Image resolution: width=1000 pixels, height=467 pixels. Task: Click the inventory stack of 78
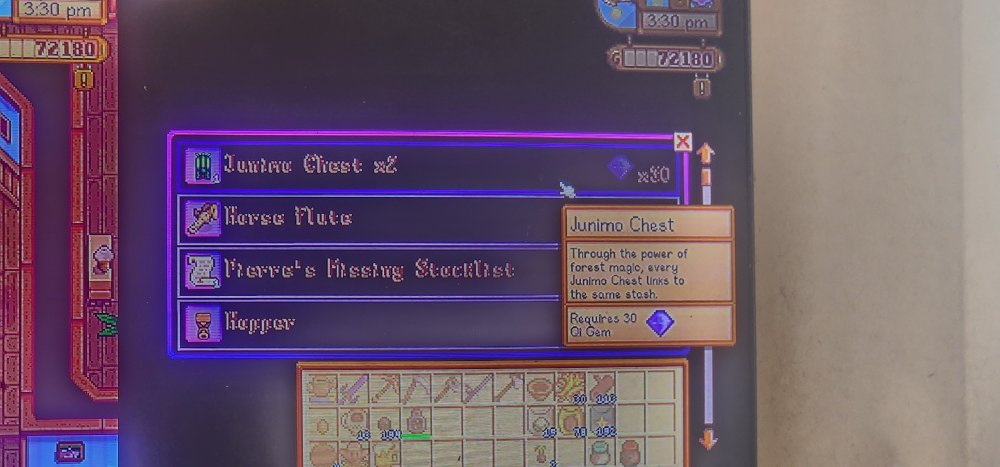[572, 421]
